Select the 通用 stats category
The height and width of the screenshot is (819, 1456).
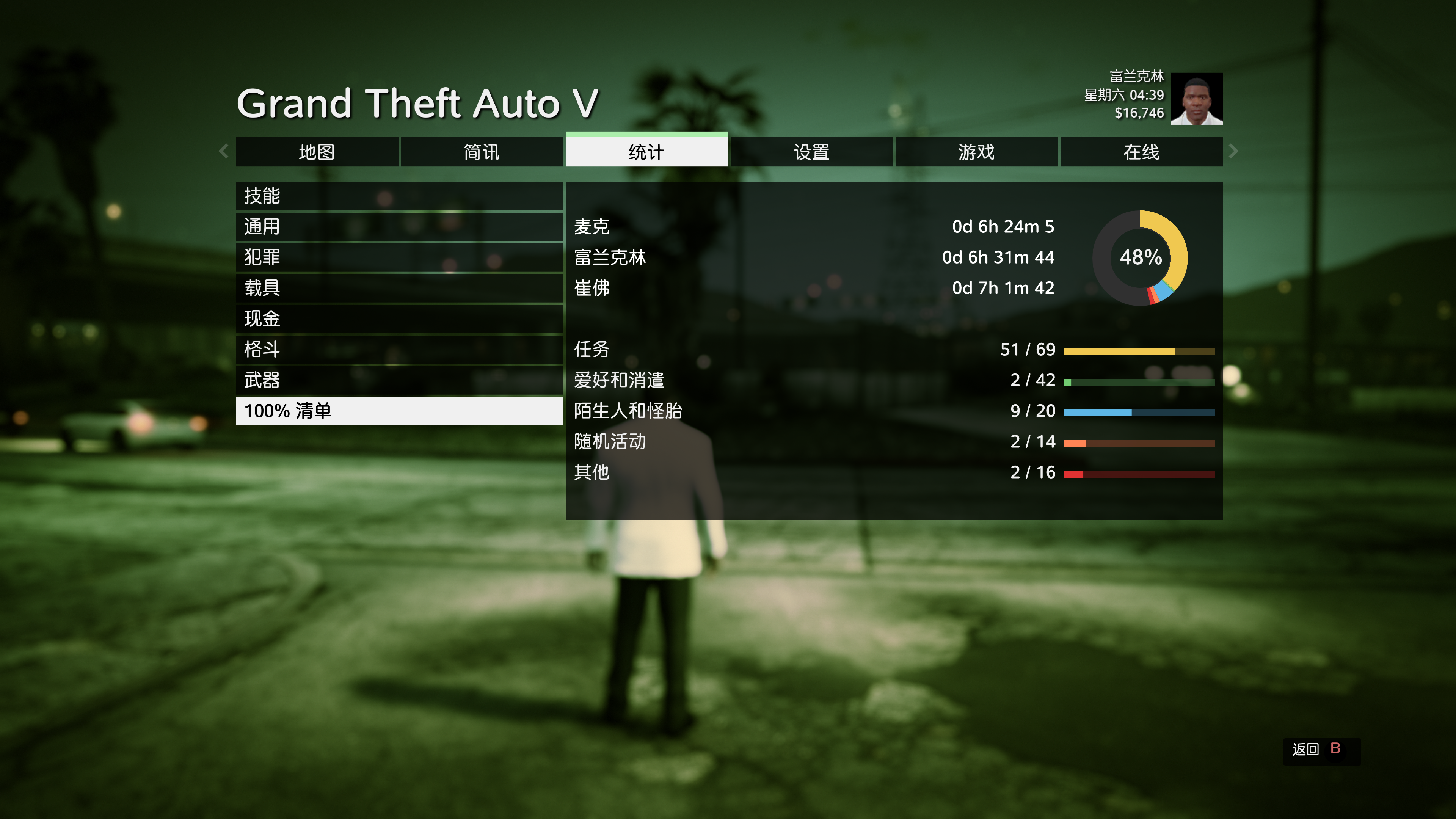point(399,227)
